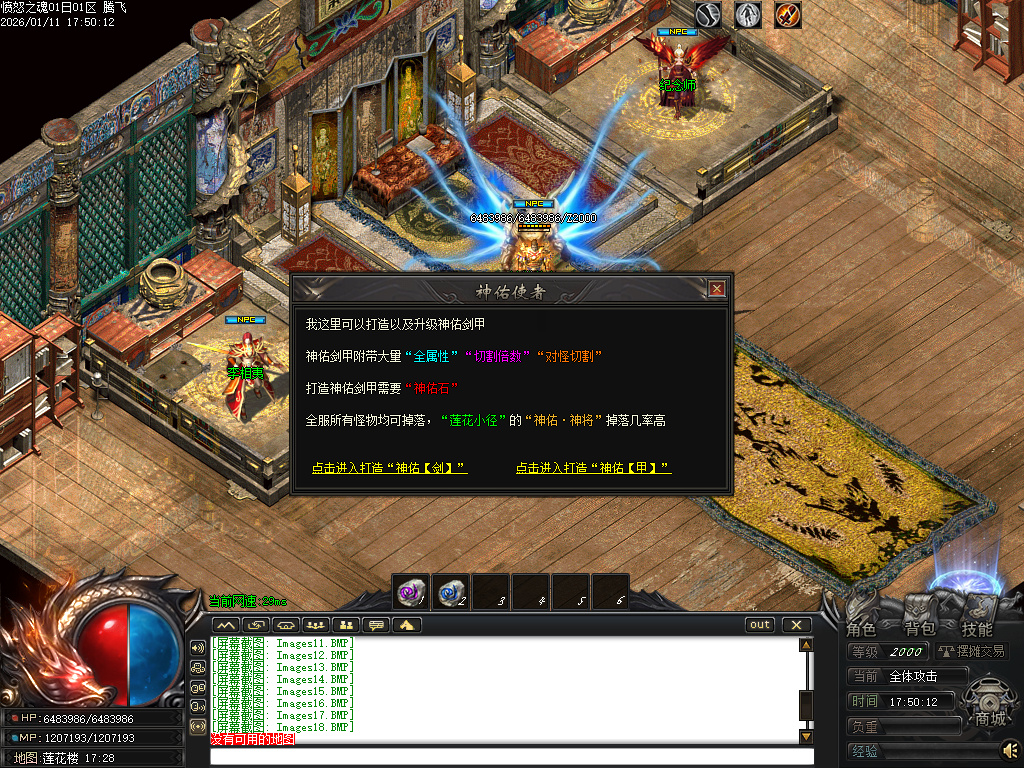Activate the flaming red sword buff icon
This screenshot has width=1024, height=768.
click(x=788, y=15)
